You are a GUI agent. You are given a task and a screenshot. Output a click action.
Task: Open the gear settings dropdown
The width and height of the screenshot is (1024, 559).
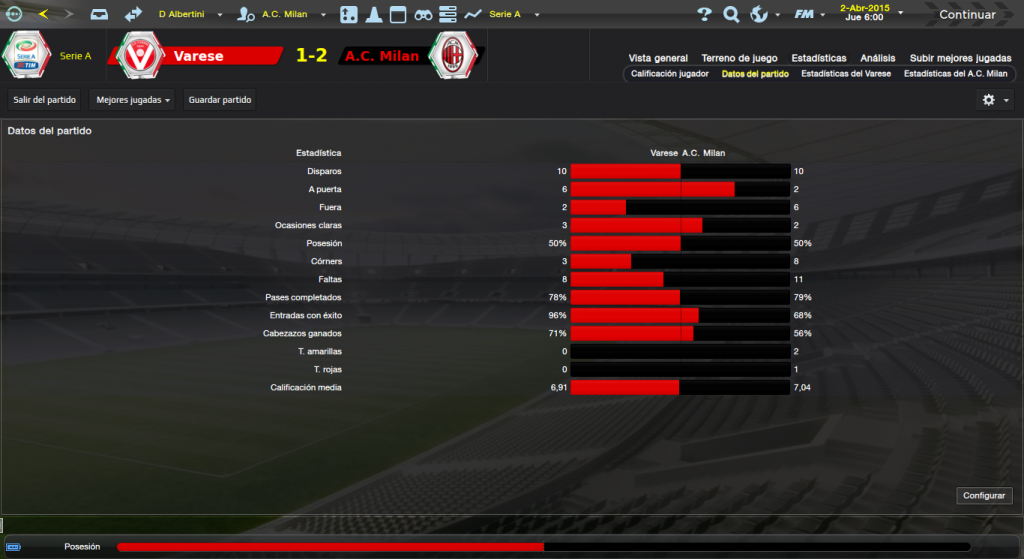[995, 100]
